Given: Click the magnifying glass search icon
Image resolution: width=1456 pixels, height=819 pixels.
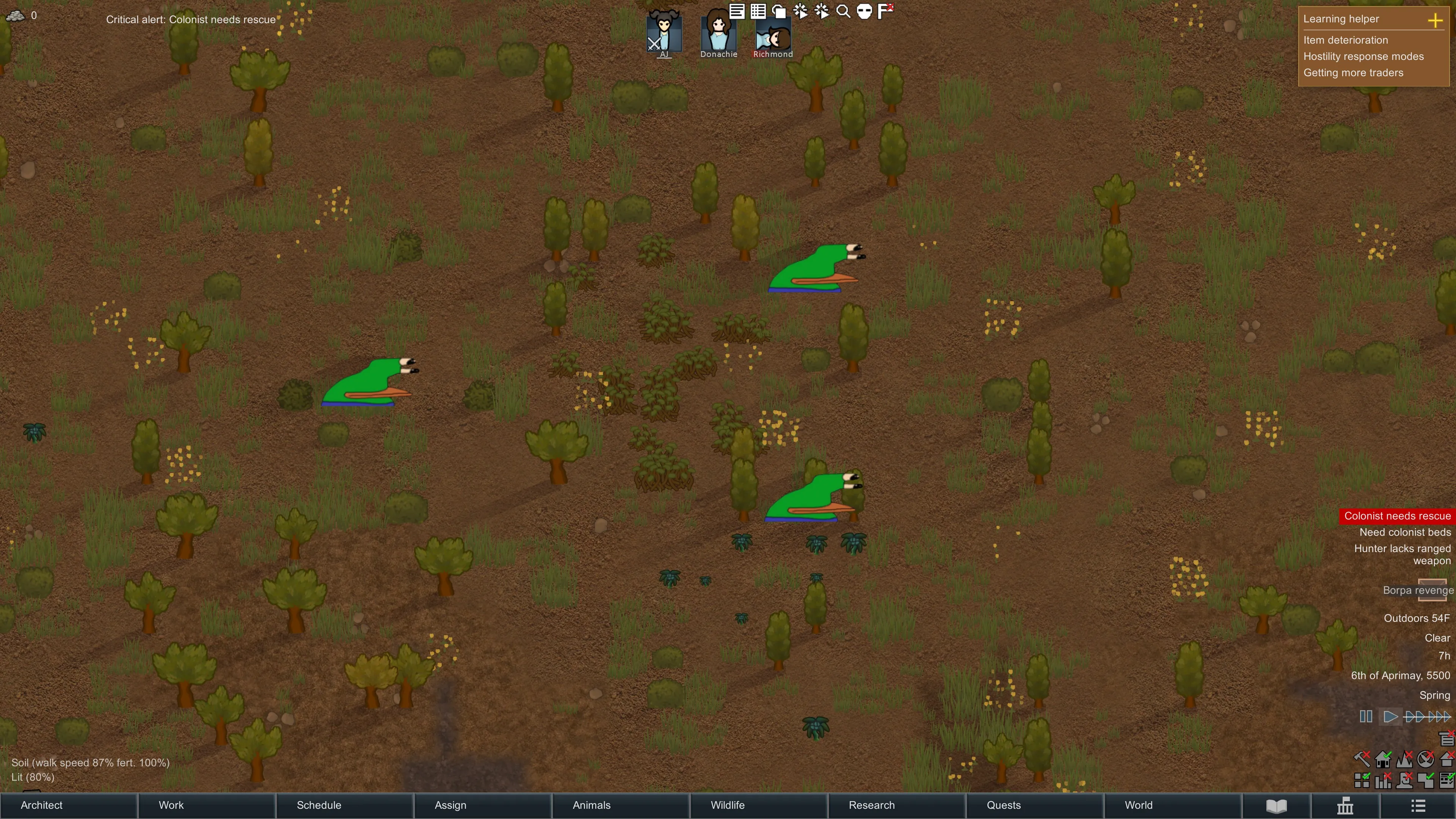Looking at the screenshot, I should point(843,11).
